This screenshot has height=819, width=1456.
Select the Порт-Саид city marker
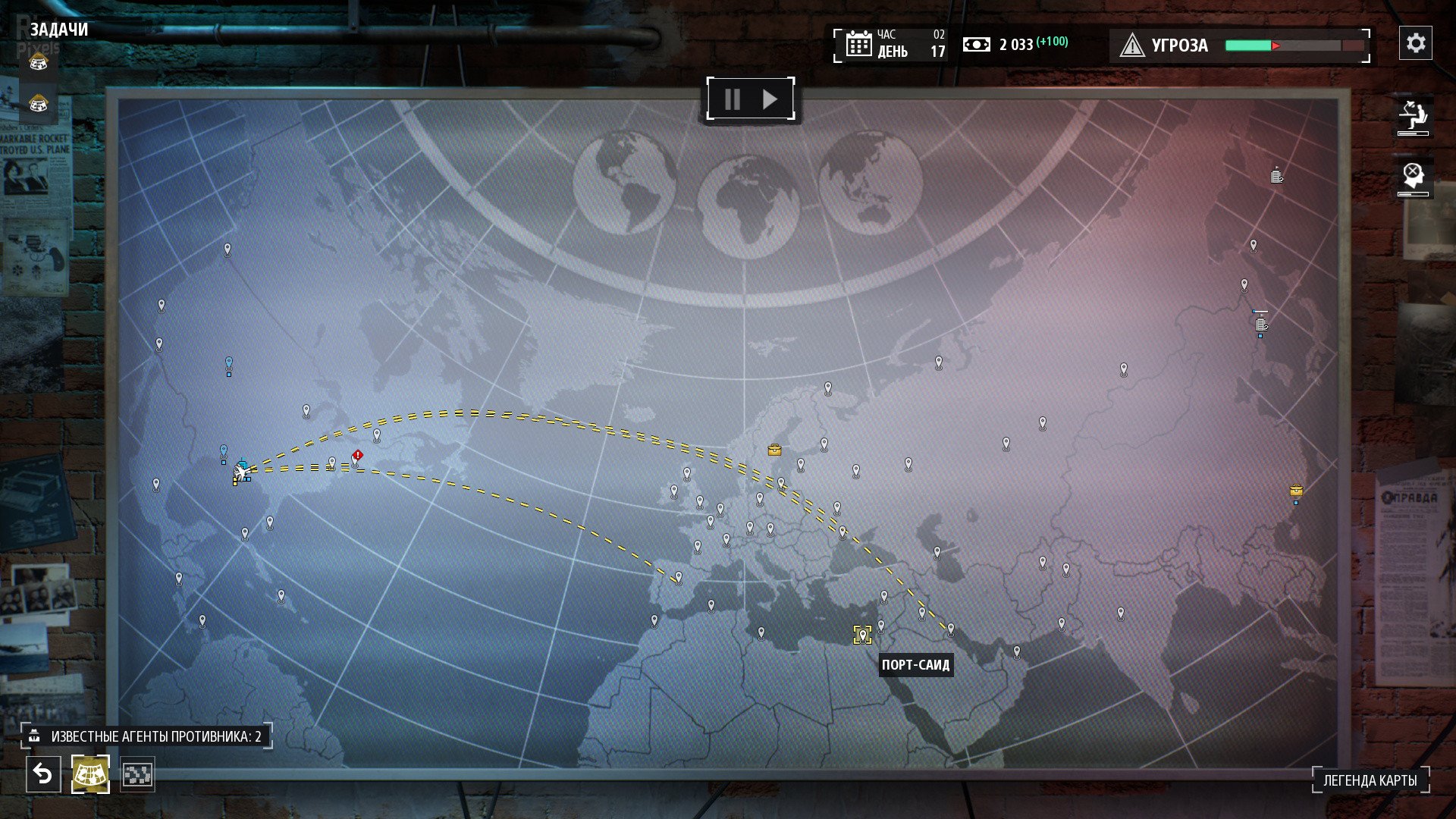coord(862,635)
